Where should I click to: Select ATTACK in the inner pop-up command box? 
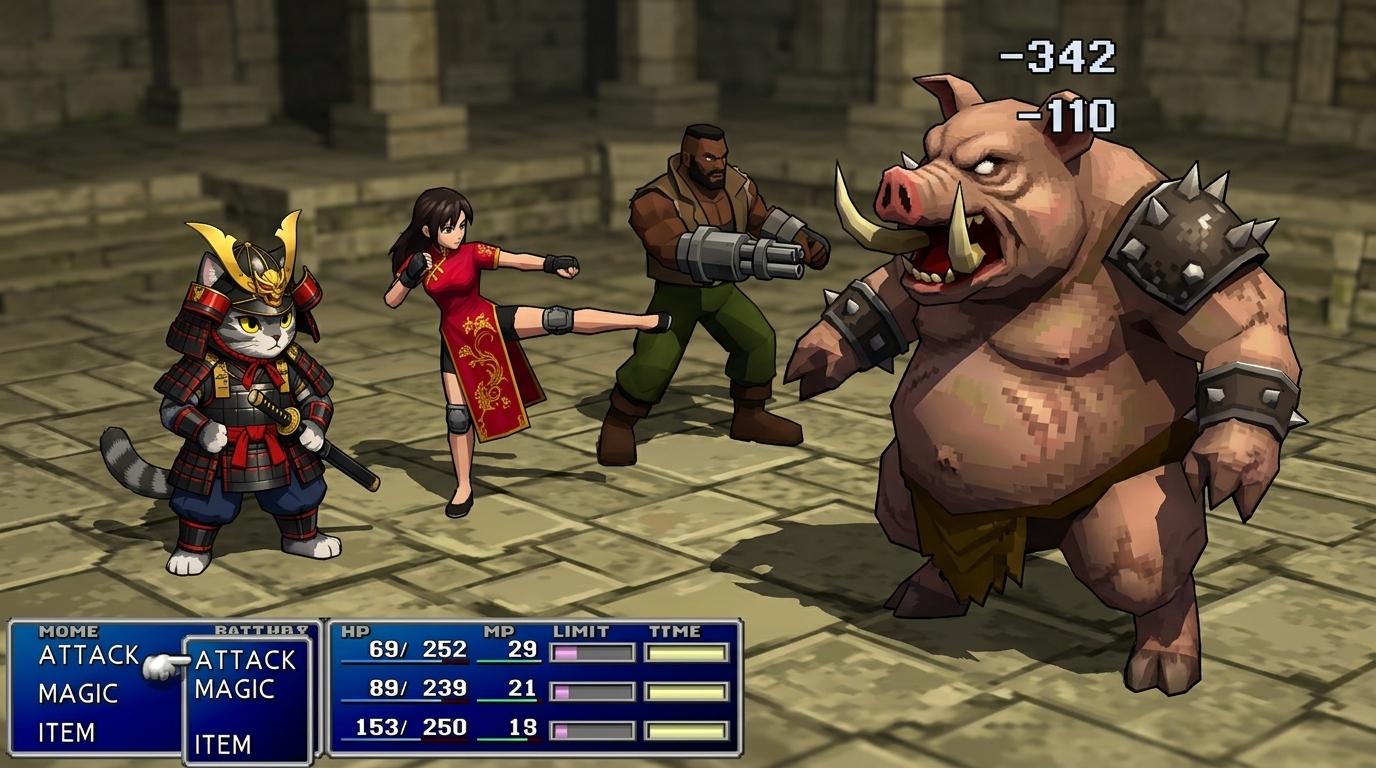point(245,660)
